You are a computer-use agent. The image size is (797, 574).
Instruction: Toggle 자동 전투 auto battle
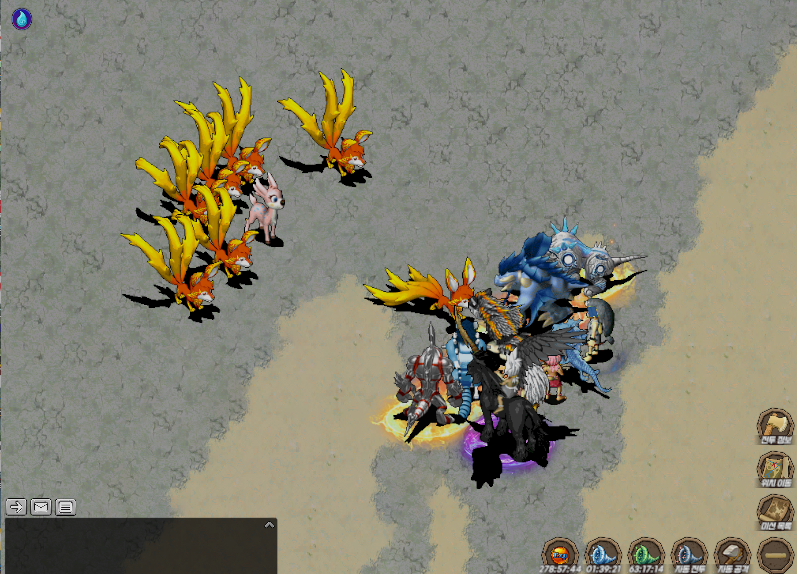point(690,553)
